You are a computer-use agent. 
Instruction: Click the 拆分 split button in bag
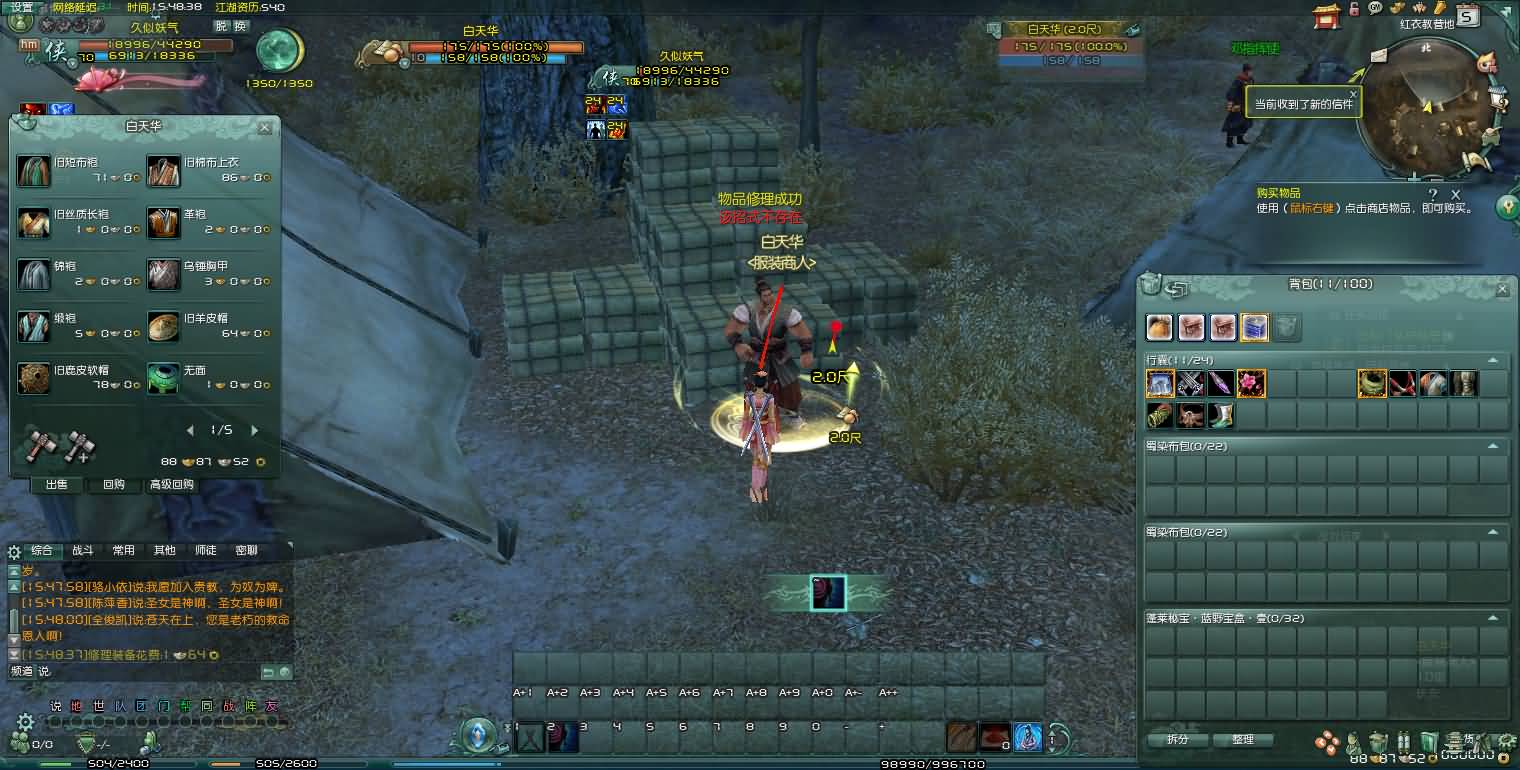click(1178, 740)
